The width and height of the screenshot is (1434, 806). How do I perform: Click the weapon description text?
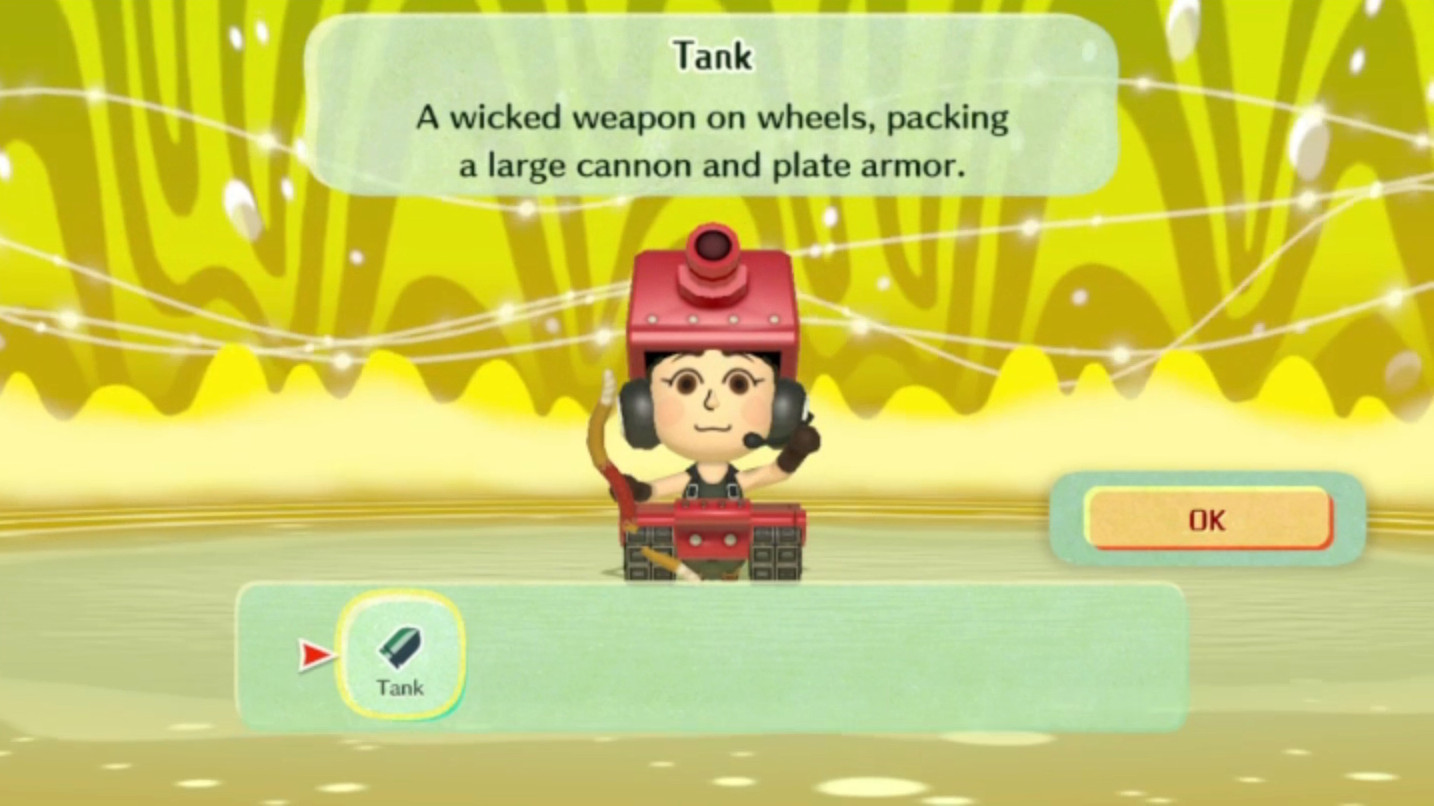tap(712, 140)
